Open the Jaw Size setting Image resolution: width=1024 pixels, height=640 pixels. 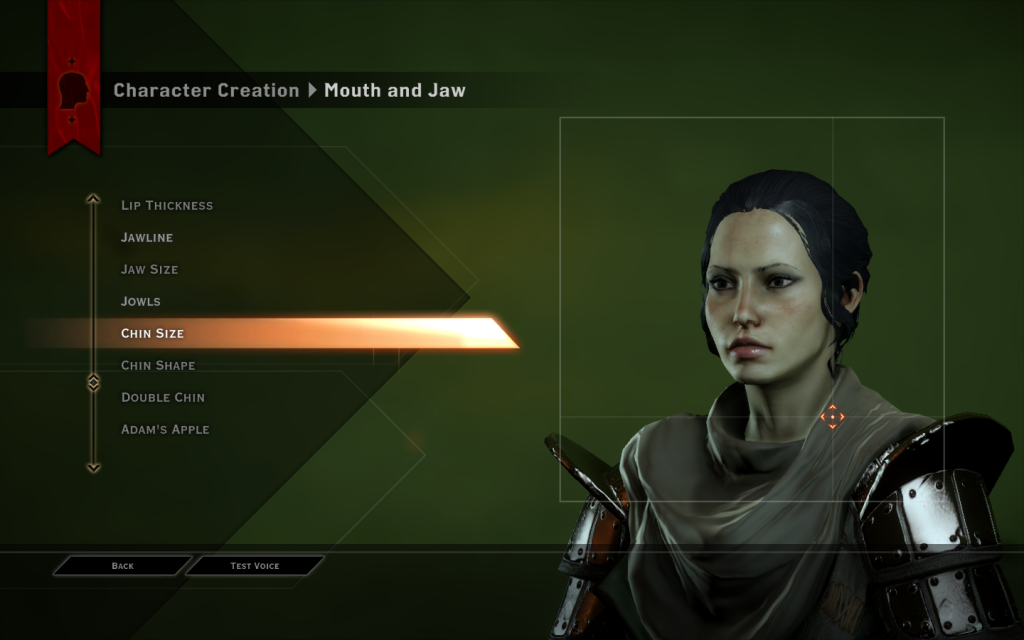[150, 270]
